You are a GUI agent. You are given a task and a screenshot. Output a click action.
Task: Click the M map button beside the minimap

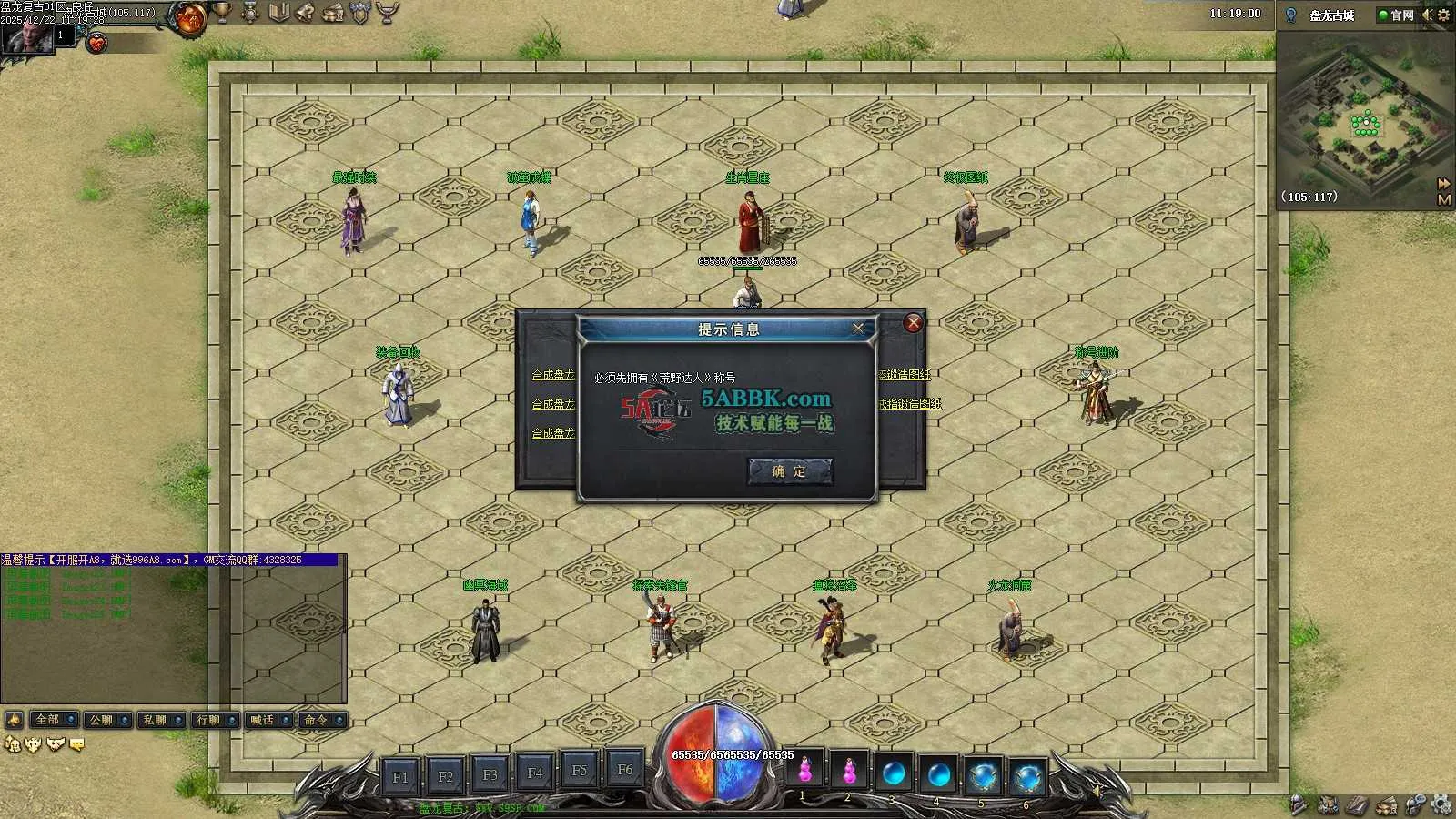coord(1443,199)
